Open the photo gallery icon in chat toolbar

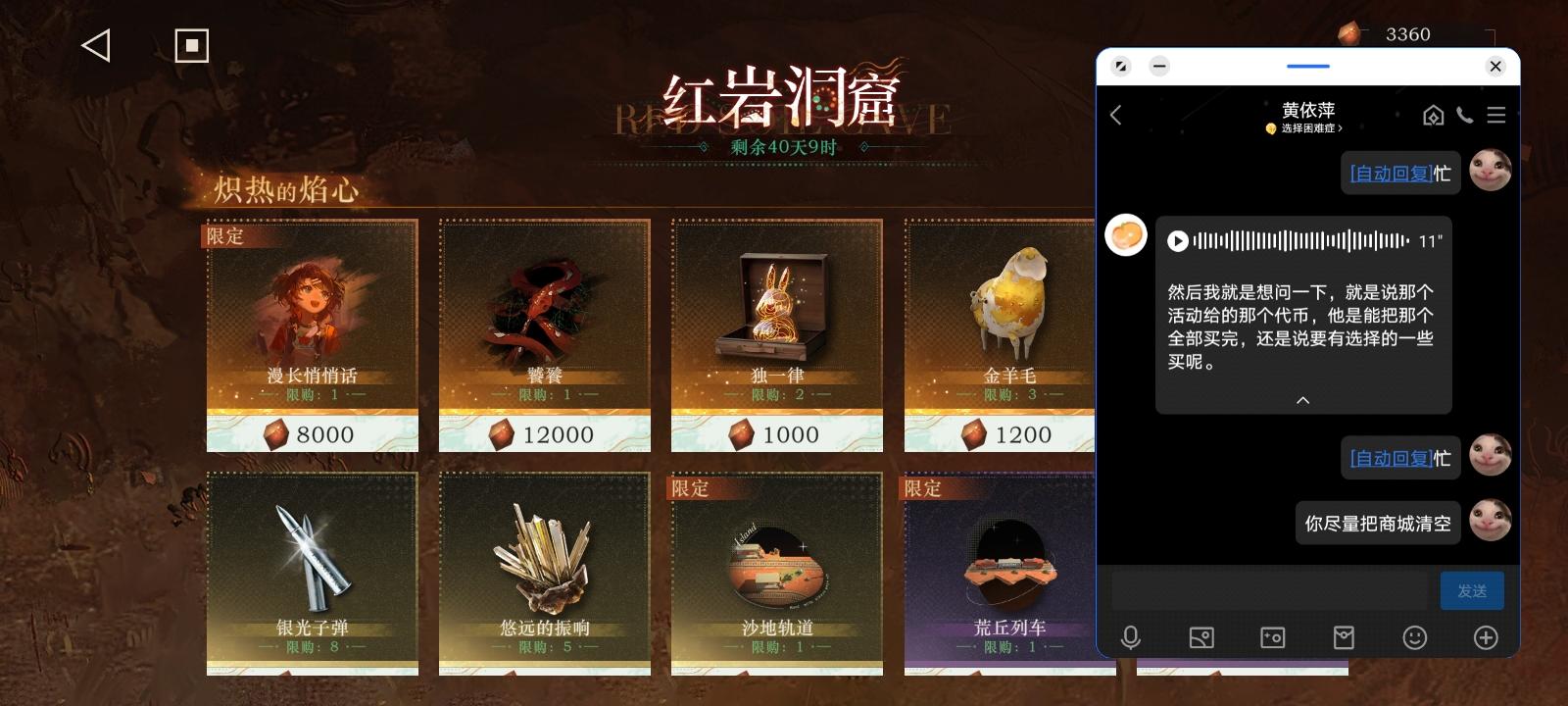tap(1202, 638)
